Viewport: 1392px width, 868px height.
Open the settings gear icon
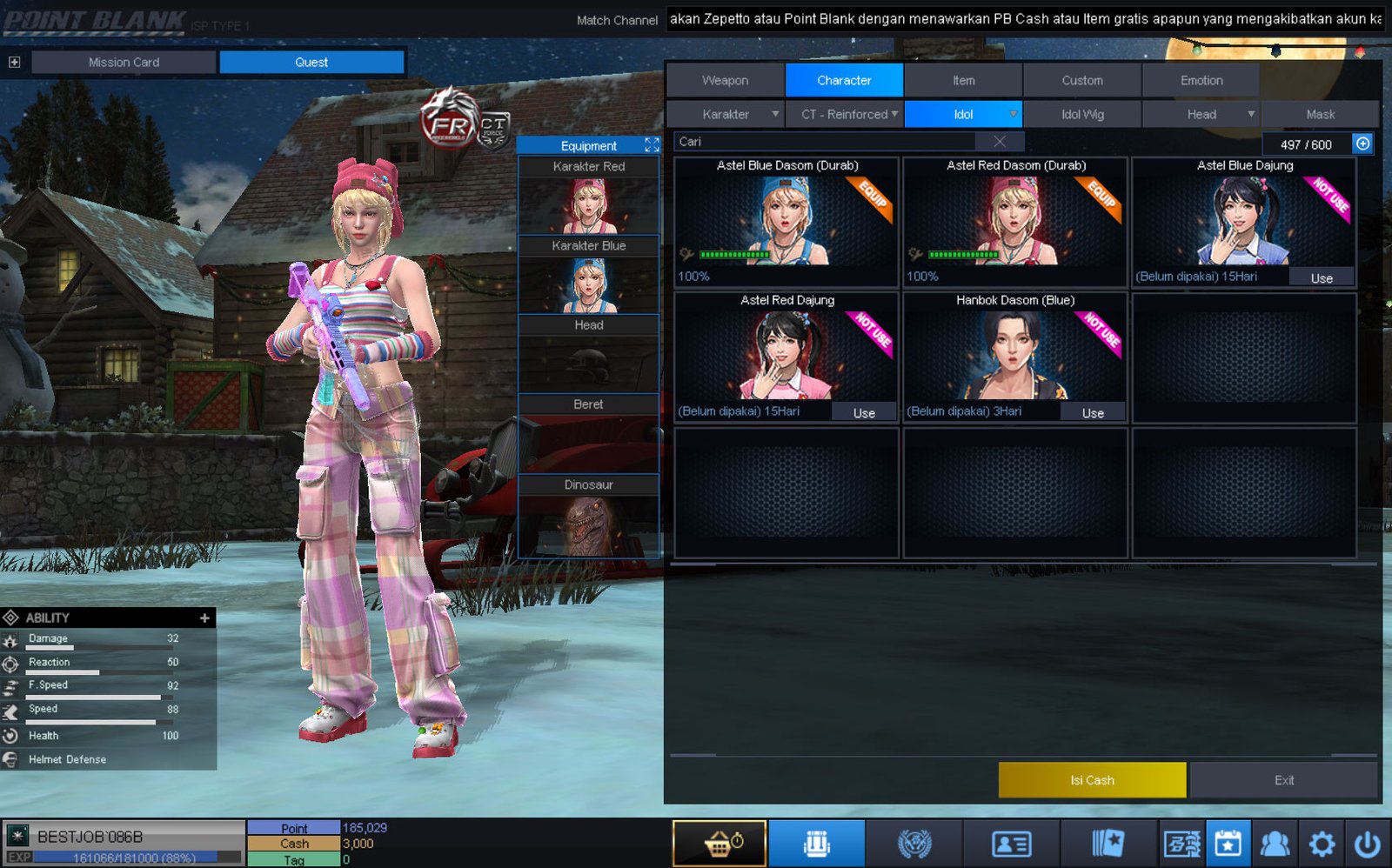tap(1322, 844)
